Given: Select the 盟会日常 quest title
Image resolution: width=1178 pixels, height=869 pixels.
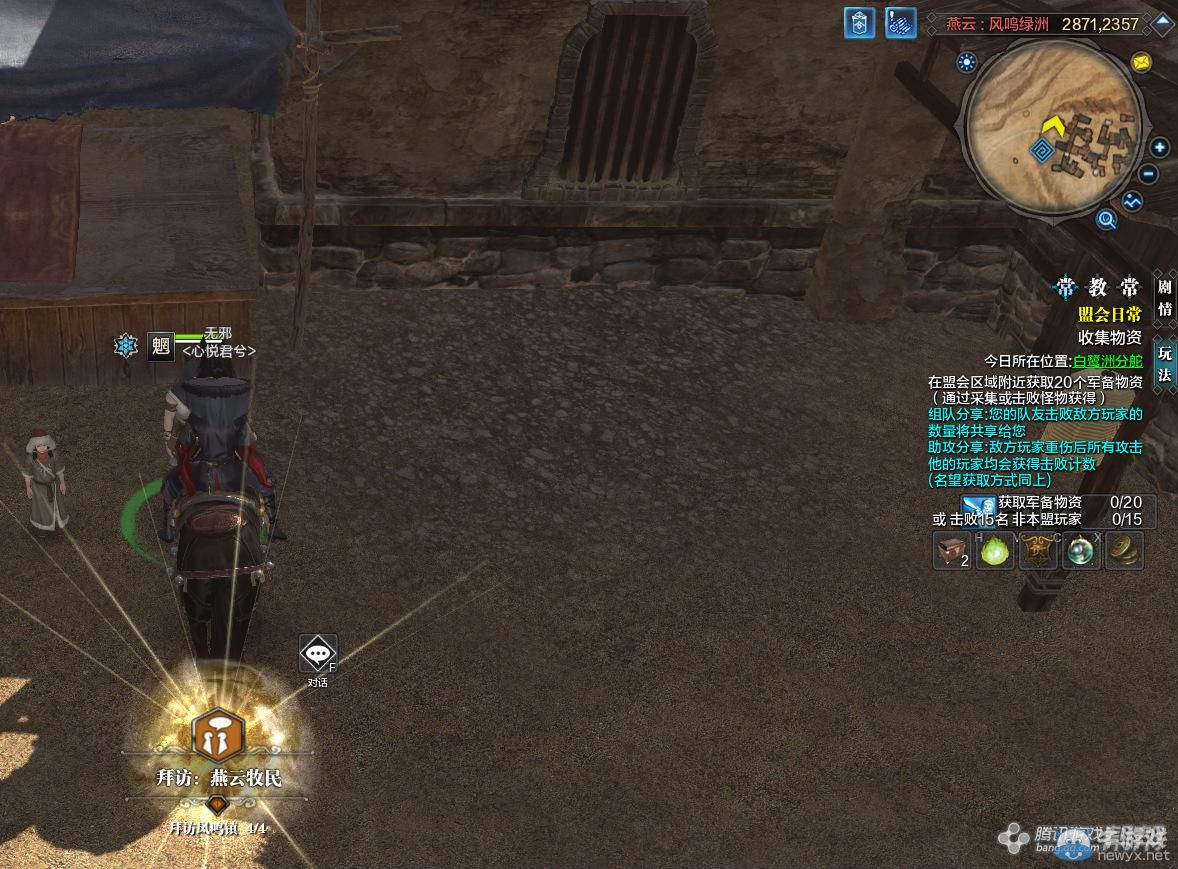Looking at the screenshot, I should (x=1109, y=314).
